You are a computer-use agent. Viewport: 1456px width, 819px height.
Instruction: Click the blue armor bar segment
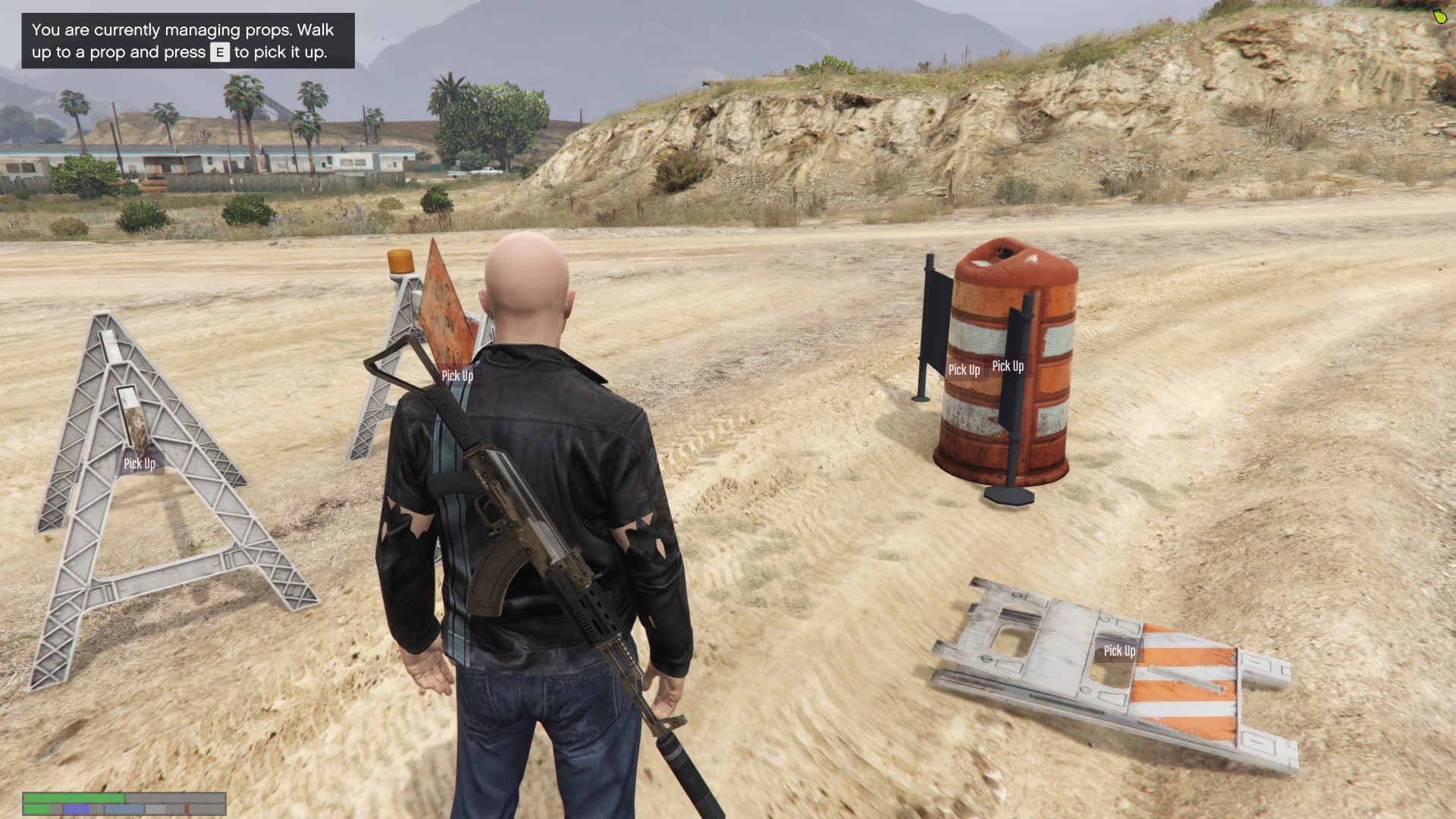coord(77,808)
